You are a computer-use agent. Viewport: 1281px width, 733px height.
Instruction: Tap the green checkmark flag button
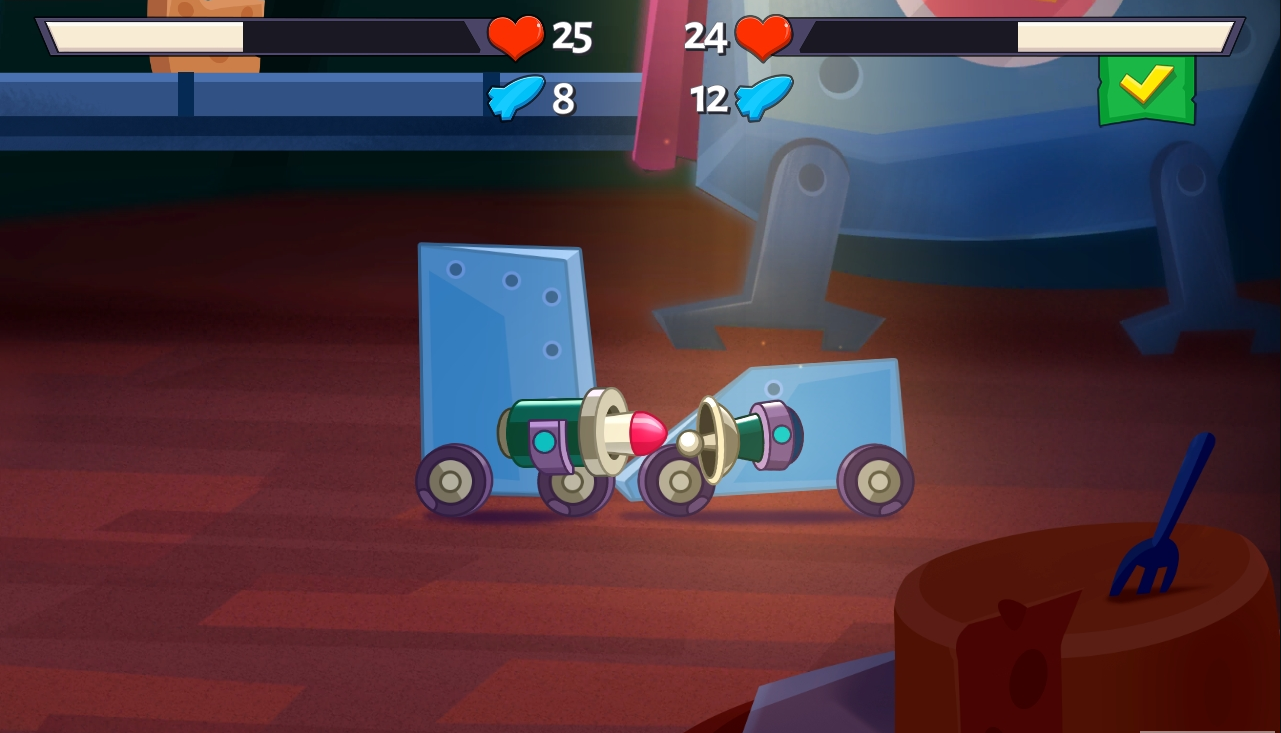[1146, 88]
